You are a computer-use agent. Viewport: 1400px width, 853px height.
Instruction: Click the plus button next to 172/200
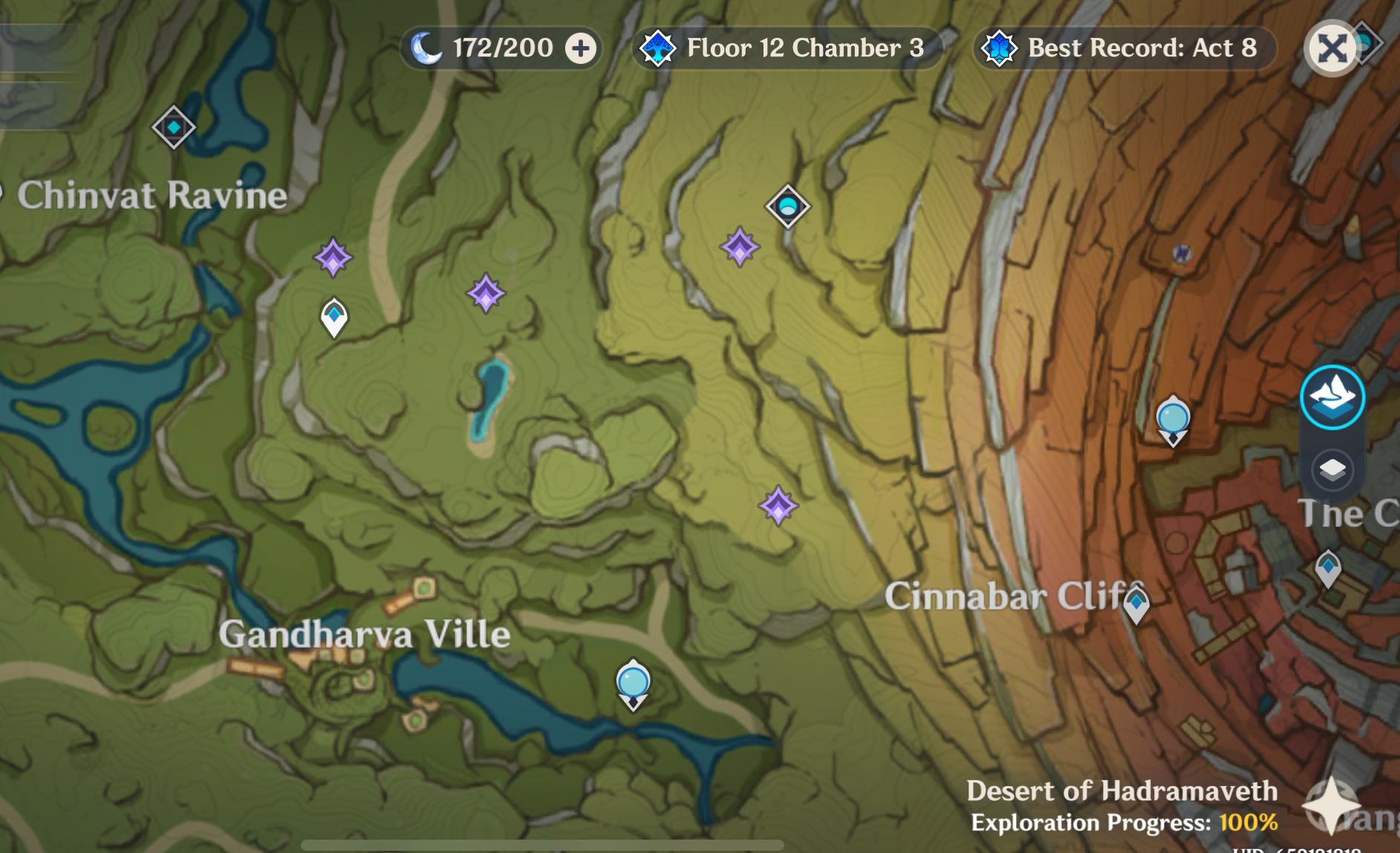580,48
